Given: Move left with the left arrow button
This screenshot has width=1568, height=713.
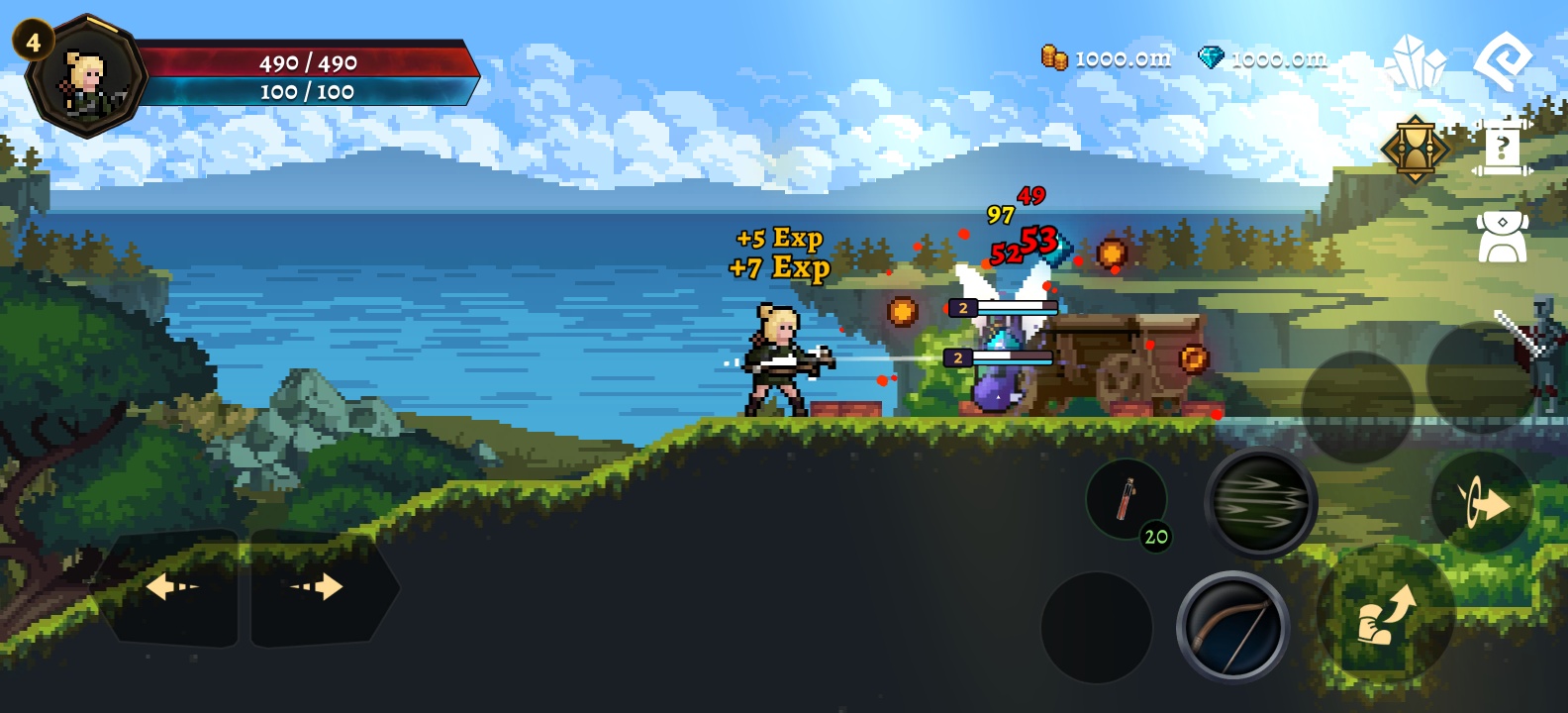Looking at the screenshot, I should coord(171,588).
